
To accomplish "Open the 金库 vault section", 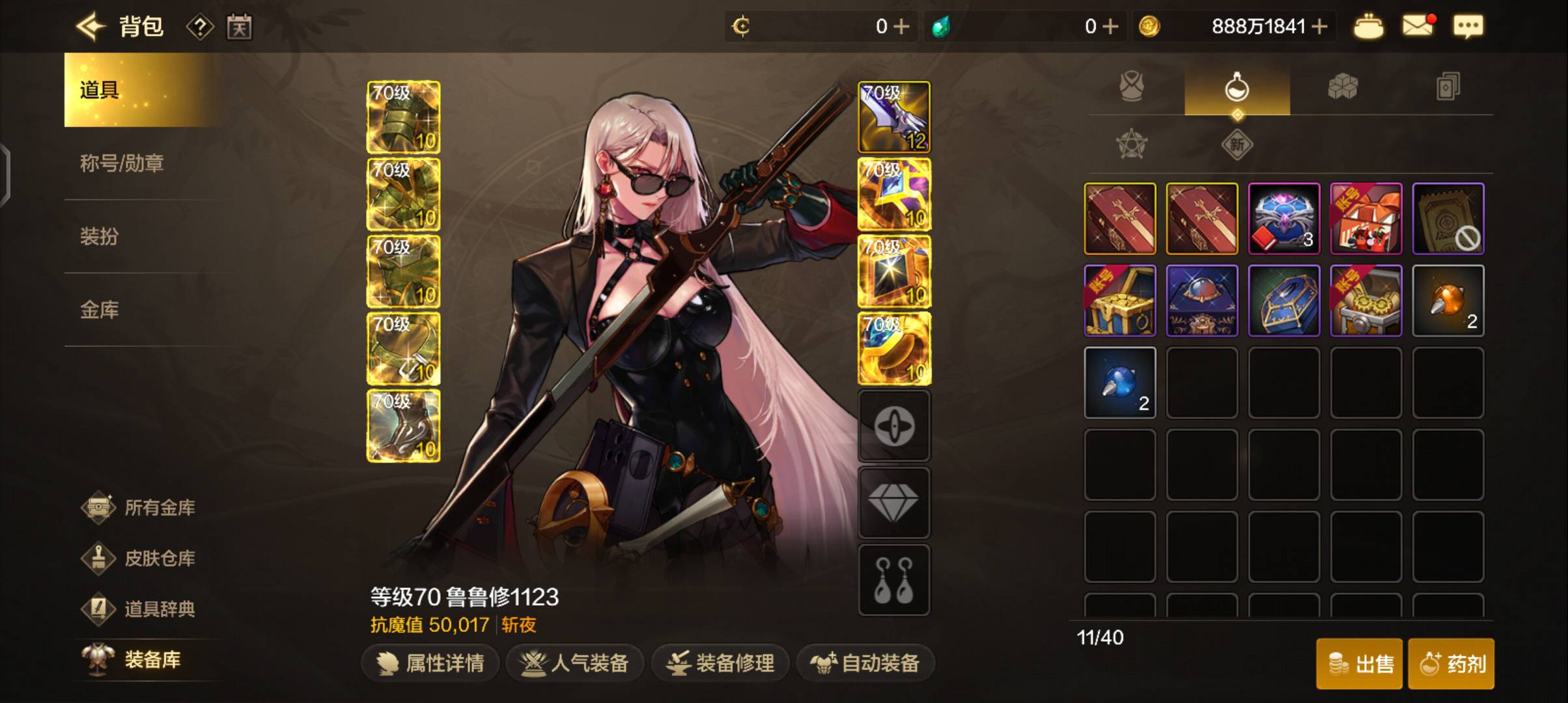I will click(x=100, y=310).
